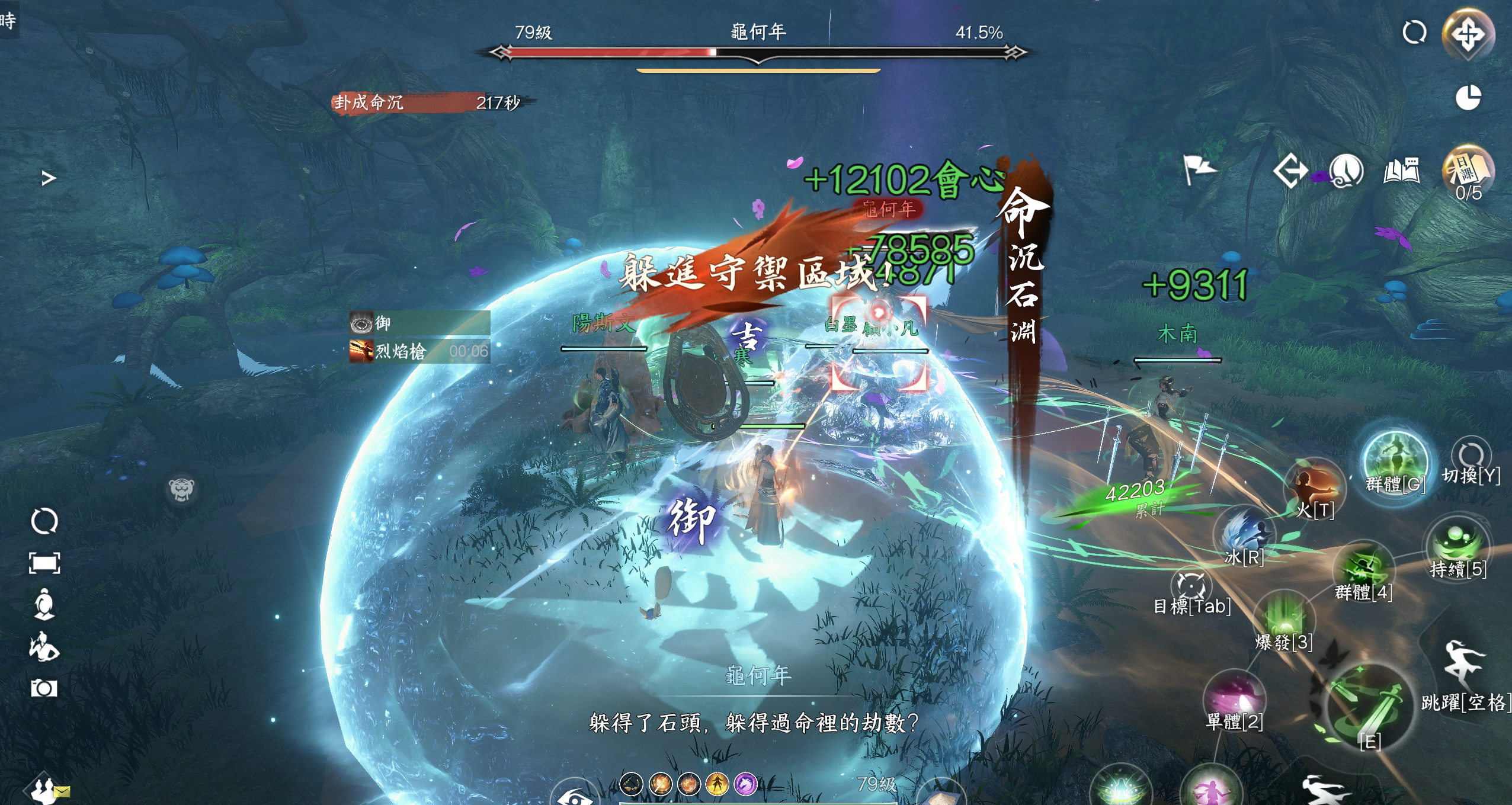Click the camera screenshot icon

[x=44, y=688]
